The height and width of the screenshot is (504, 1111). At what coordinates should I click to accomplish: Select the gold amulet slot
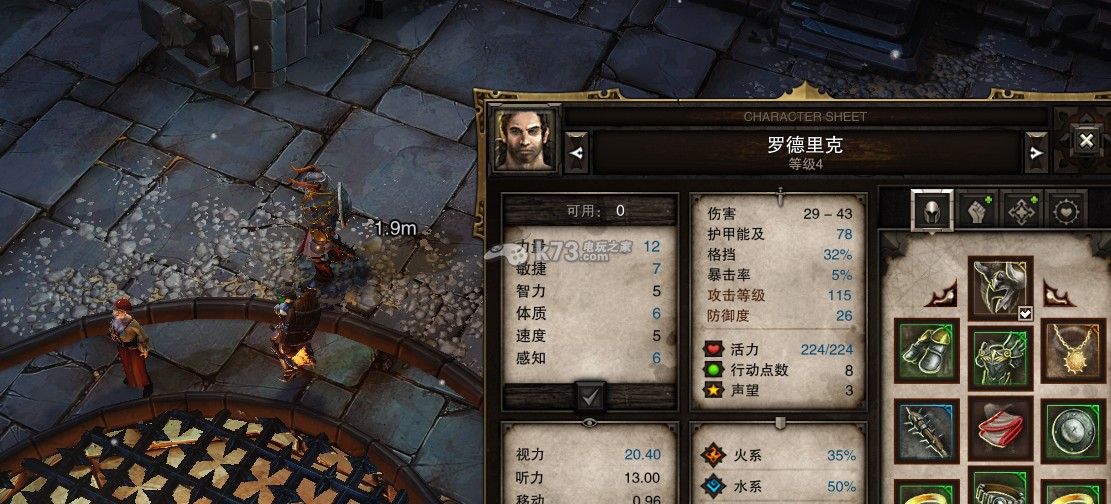click(x=1074, y=351)
